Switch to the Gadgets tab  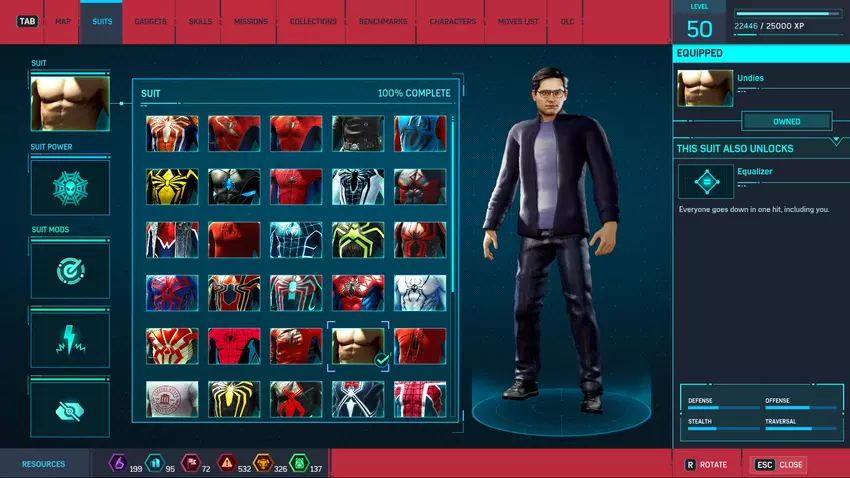150,21
